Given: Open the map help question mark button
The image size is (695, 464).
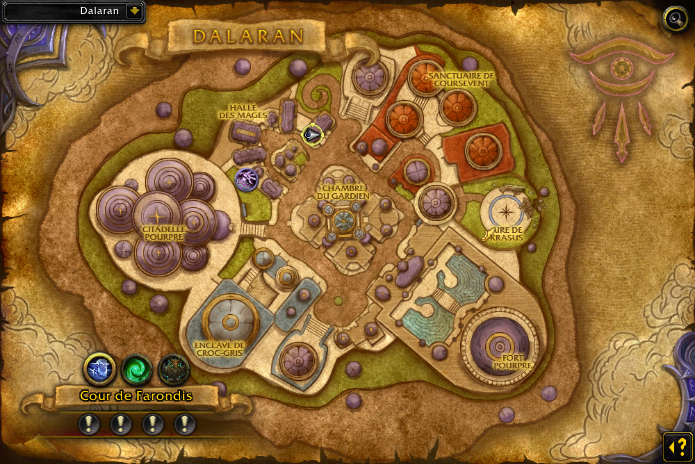Looking at the screenshot, I should pyautogui.click(x=676, y=444).
